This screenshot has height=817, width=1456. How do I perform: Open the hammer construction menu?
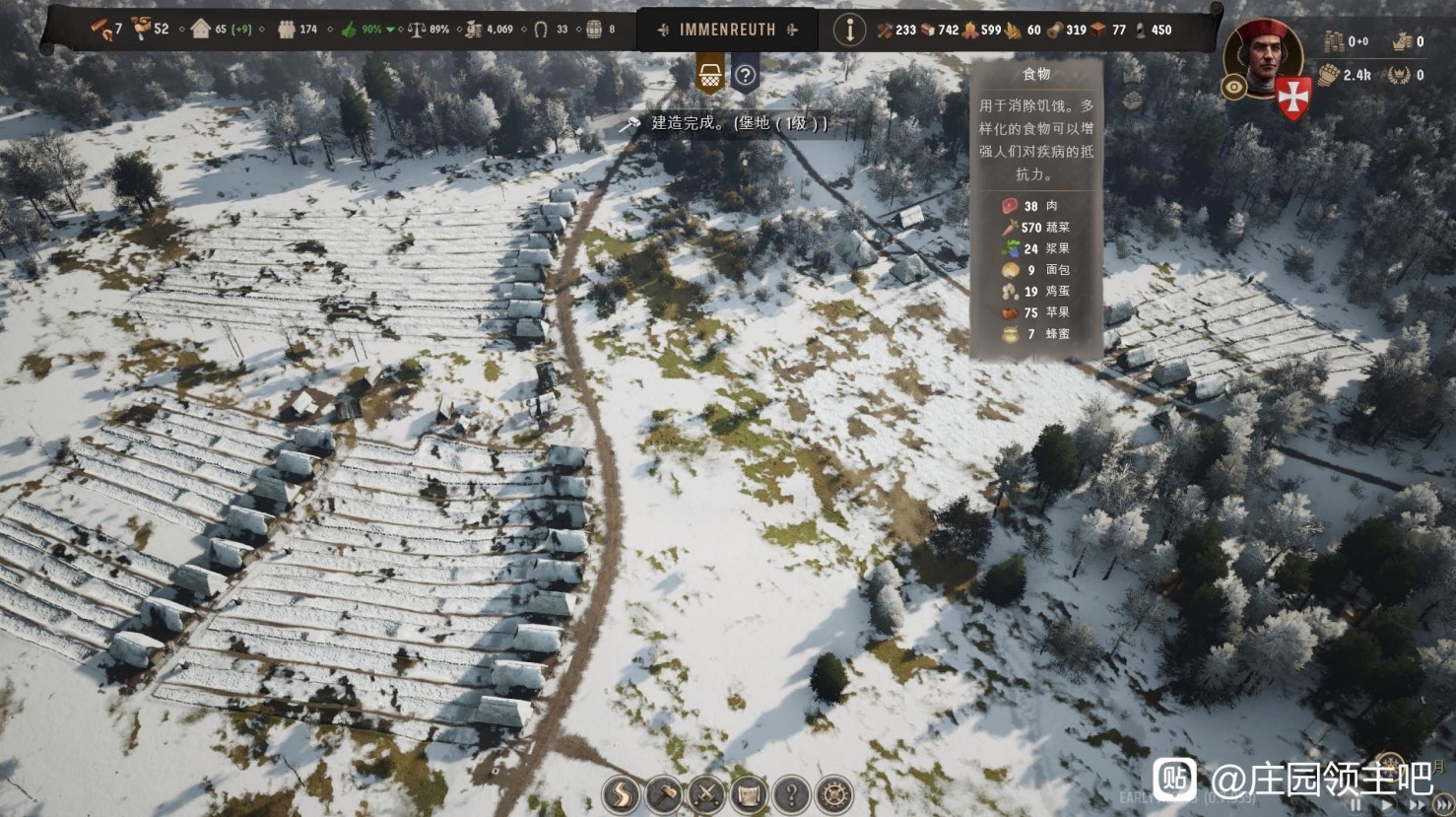click(x=664, y=794)
